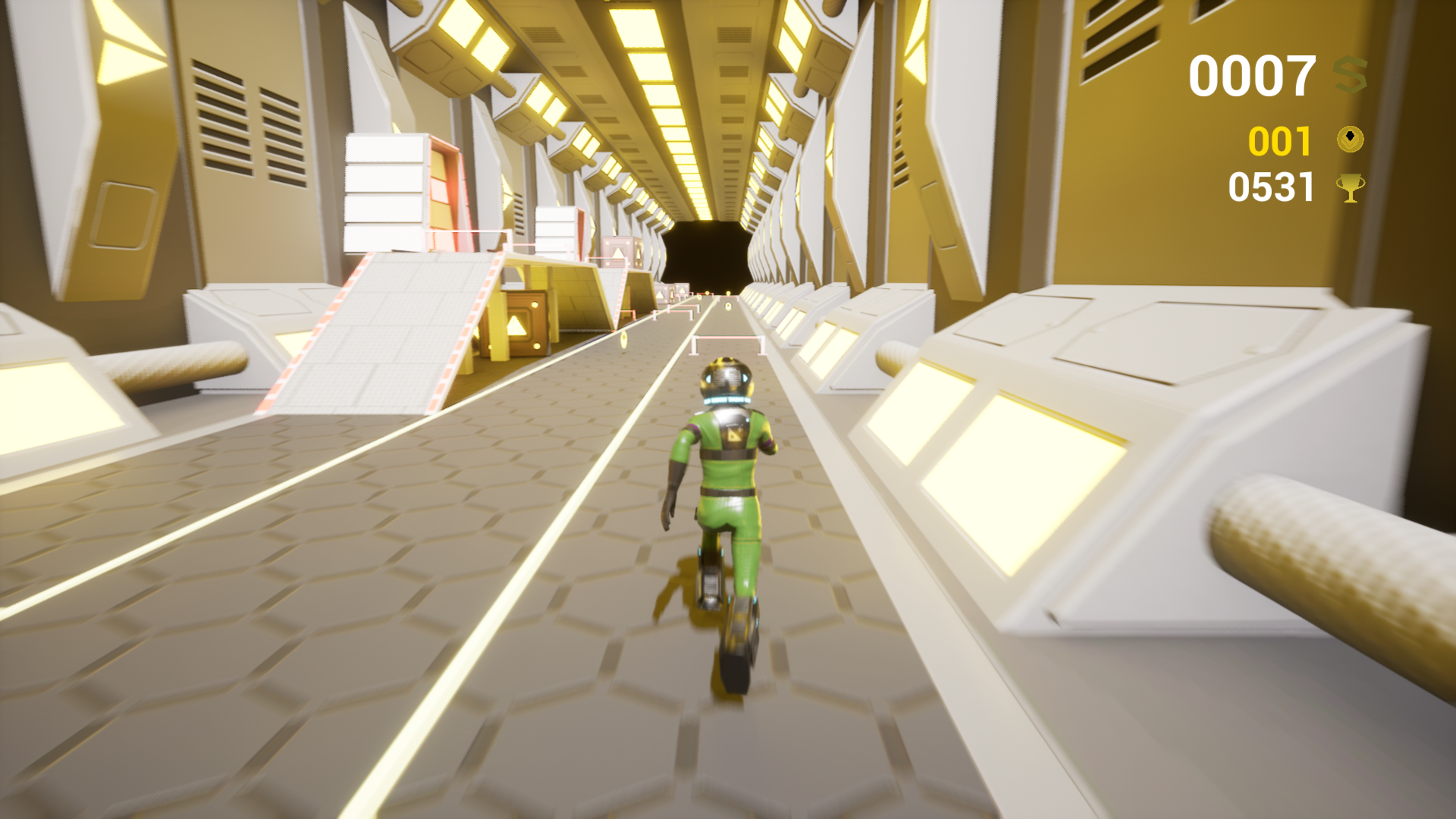Click the trophy icon beside 0531
The width and height of the screenshot is (1456, 819).
1352,190
